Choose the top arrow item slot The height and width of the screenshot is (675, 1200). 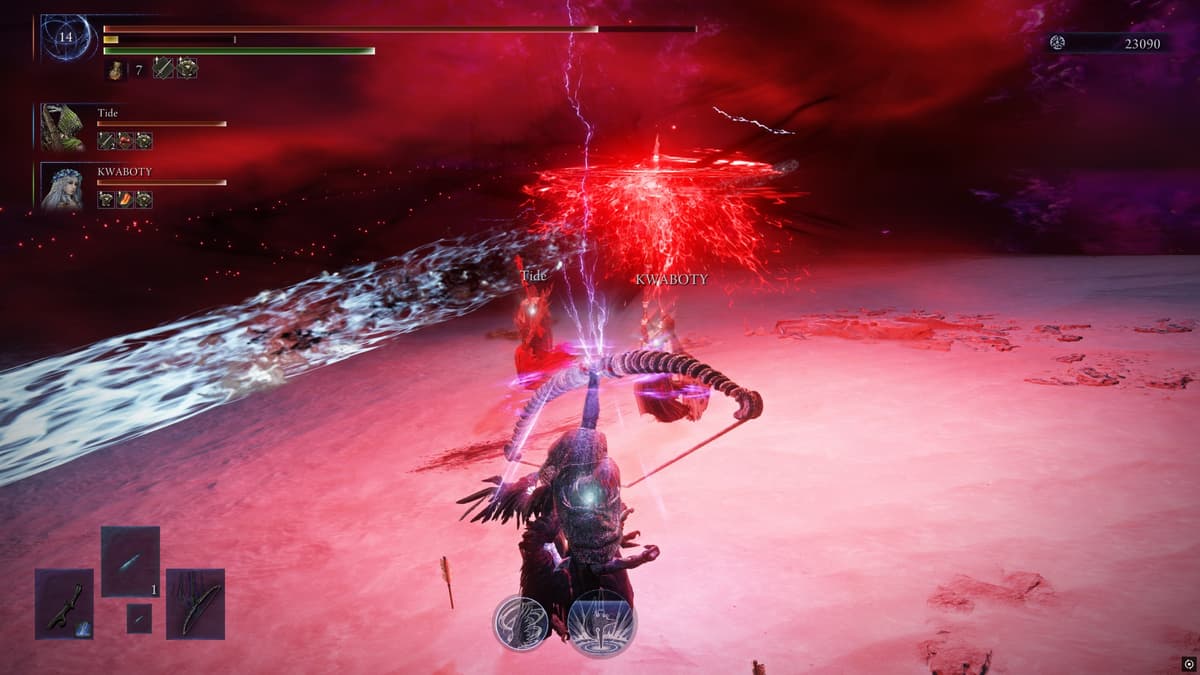tap(130, 561)
